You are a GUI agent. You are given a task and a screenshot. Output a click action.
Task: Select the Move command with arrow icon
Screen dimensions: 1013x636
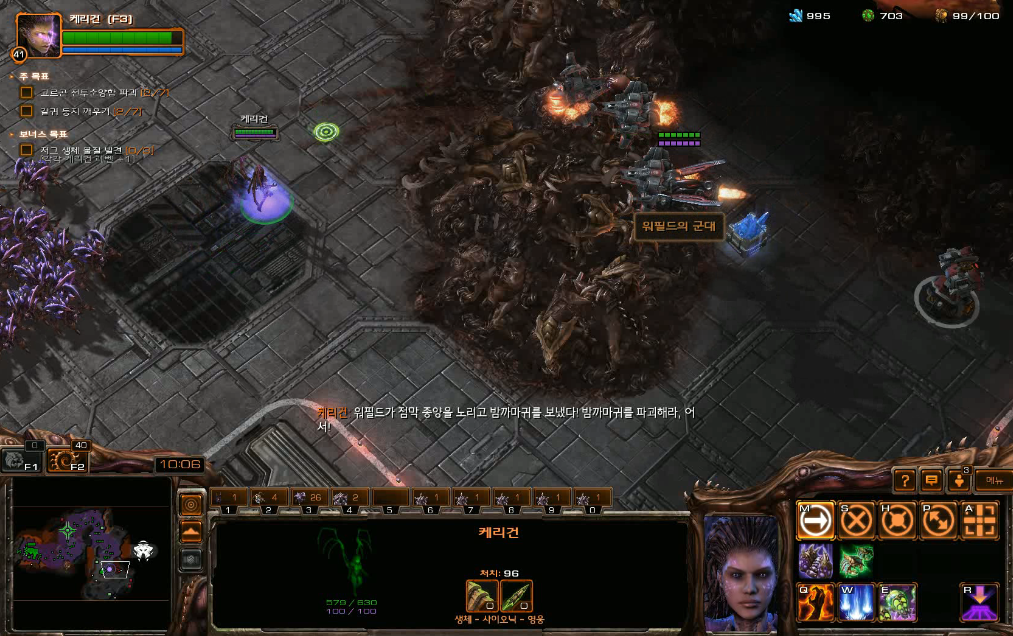pyautogui.click(x=816, y=519)
